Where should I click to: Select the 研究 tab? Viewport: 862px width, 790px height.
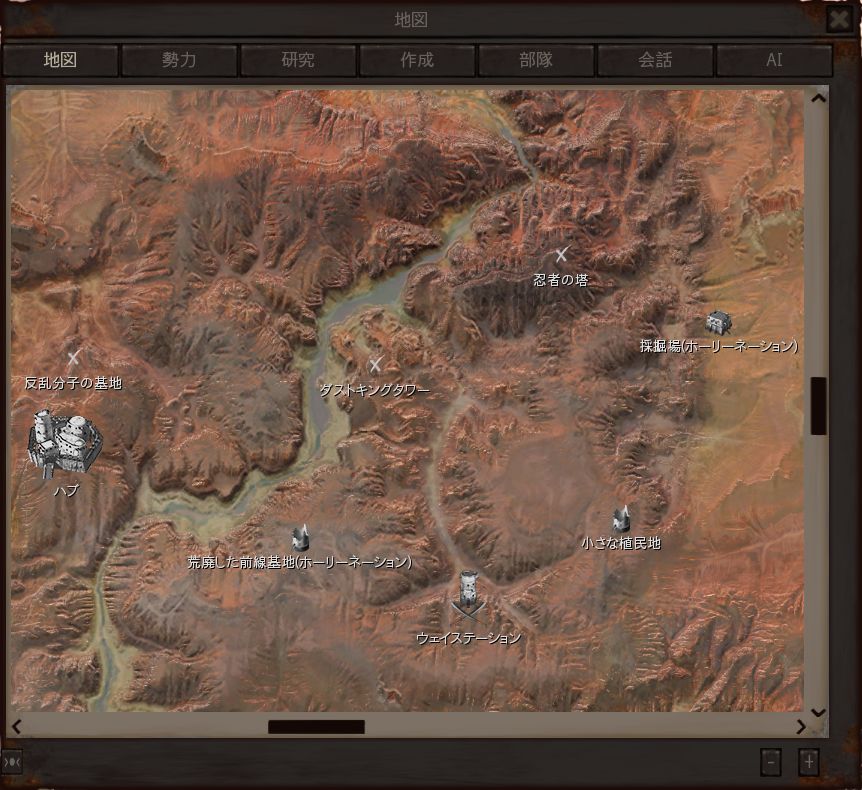[x=298, y=60]
